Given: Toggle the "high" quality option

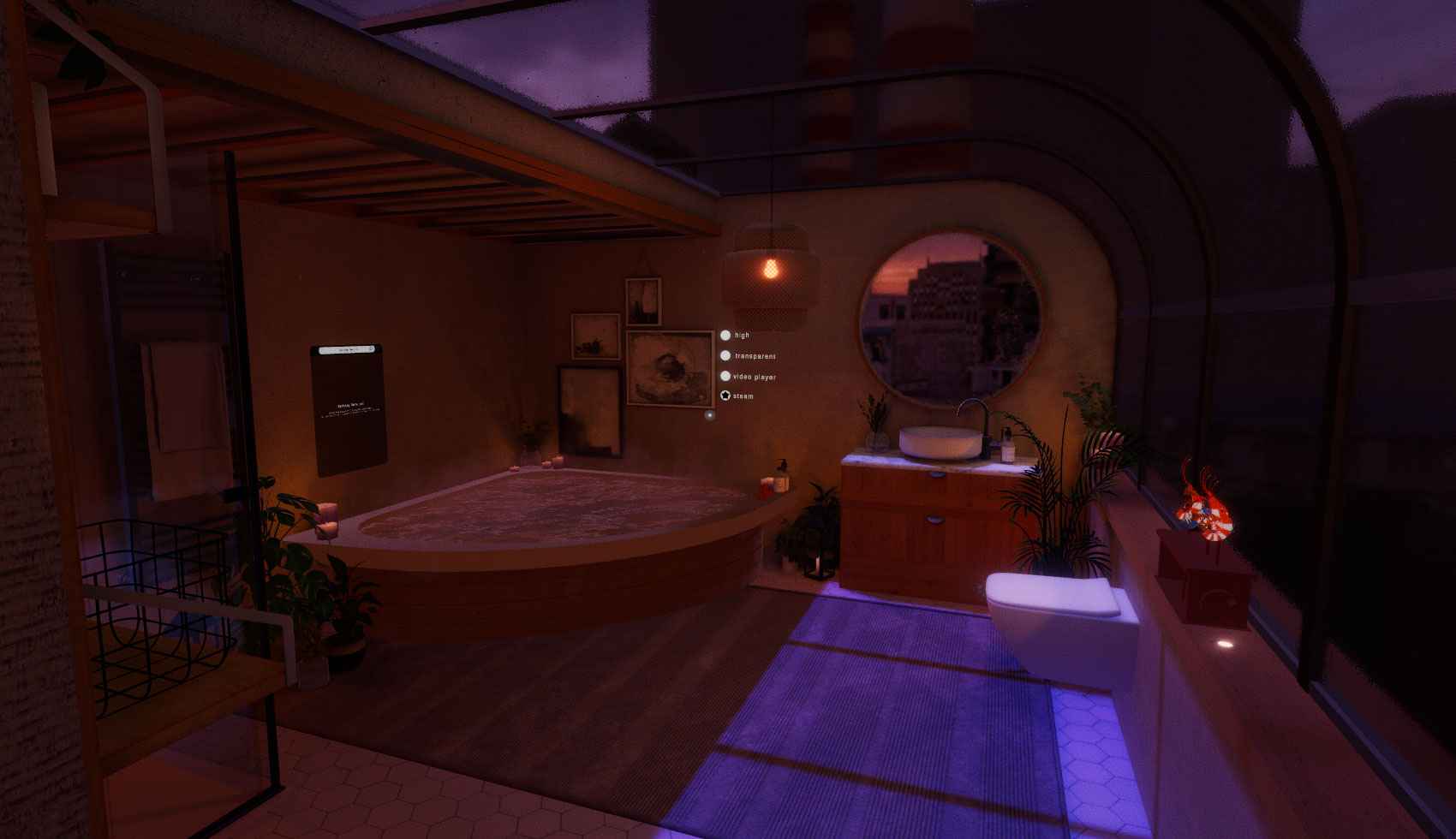Looking at the screenshot, I should (725, 336).
